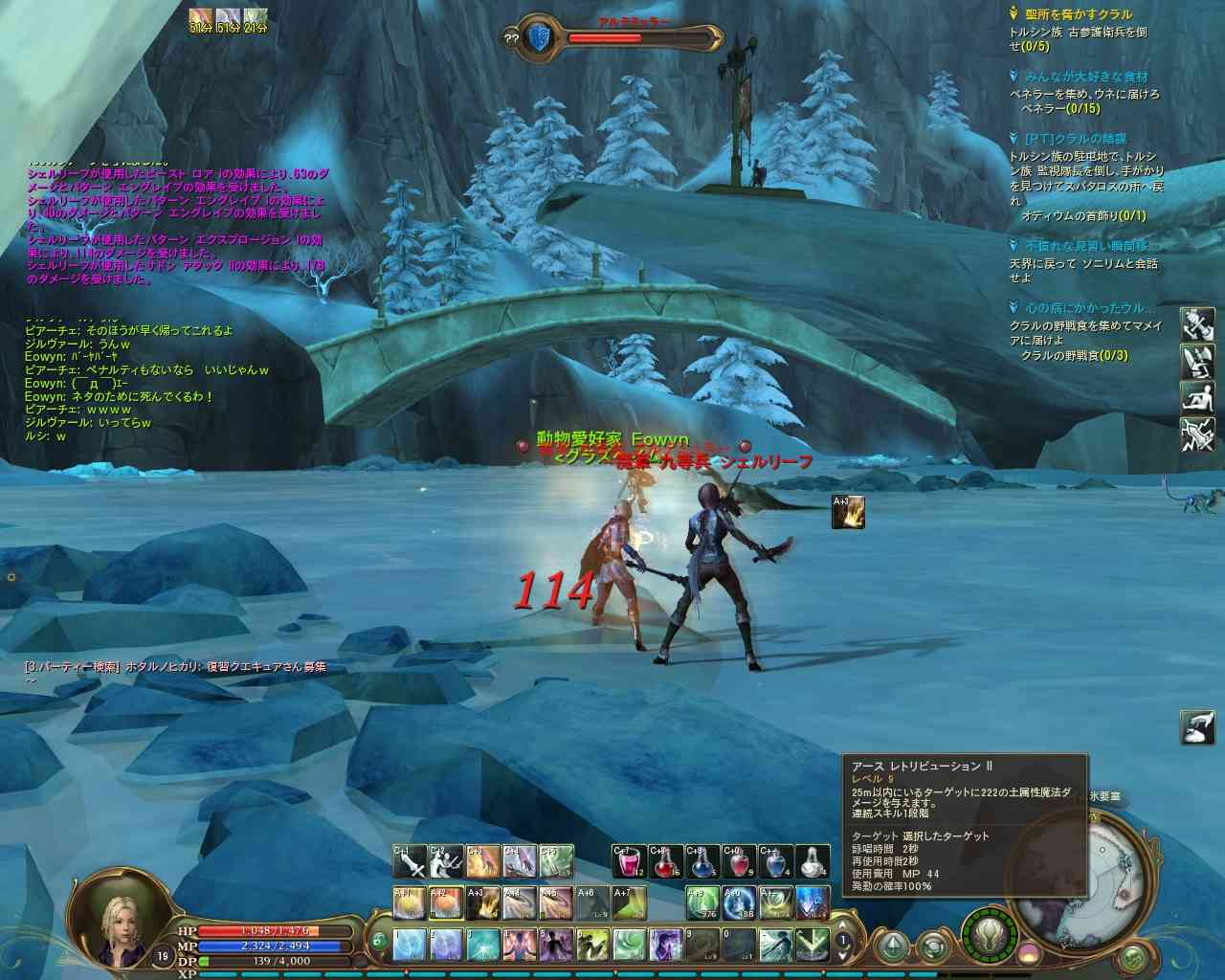Screen dimensions: 1225x980
Task: Click the white icon on the right edge above minimap
Action: (1197, 726)
